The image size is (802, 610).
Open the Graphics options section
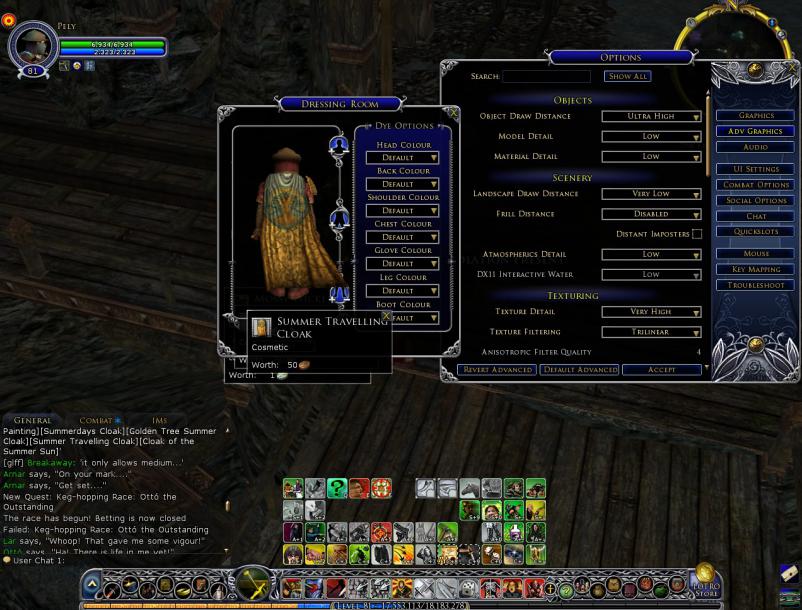tap(756, 116)
